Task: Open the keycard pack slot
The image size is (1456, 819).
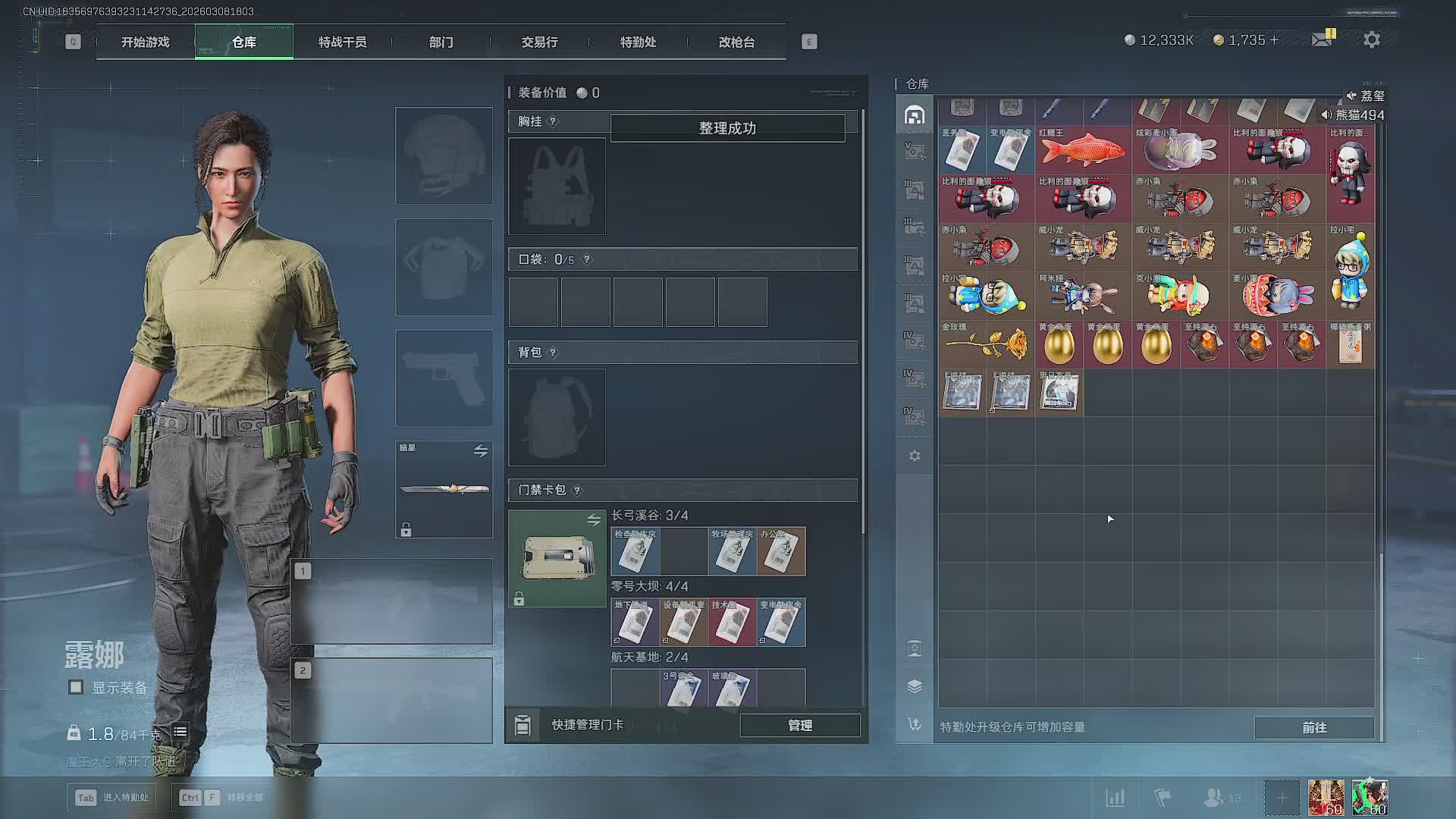Action: click(x=557, y=558)
